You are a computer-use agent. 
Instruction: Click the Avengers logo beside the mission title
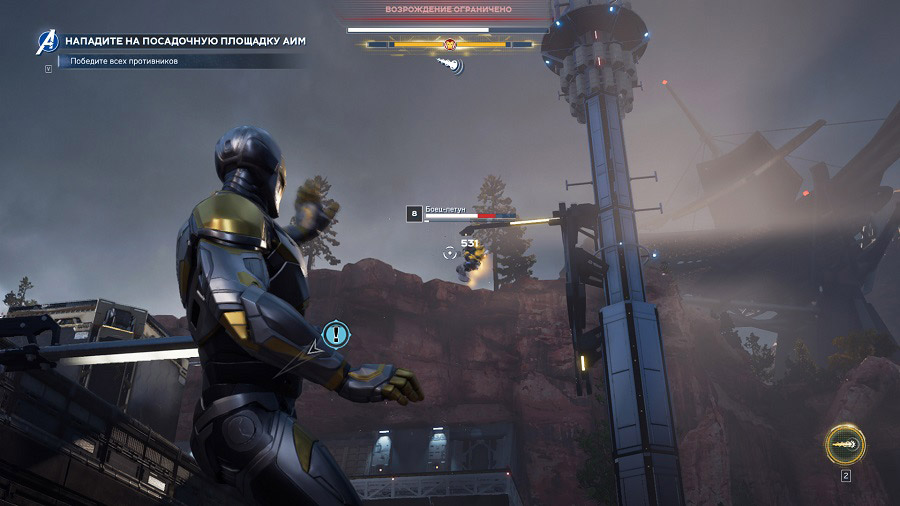pos(47,41)
